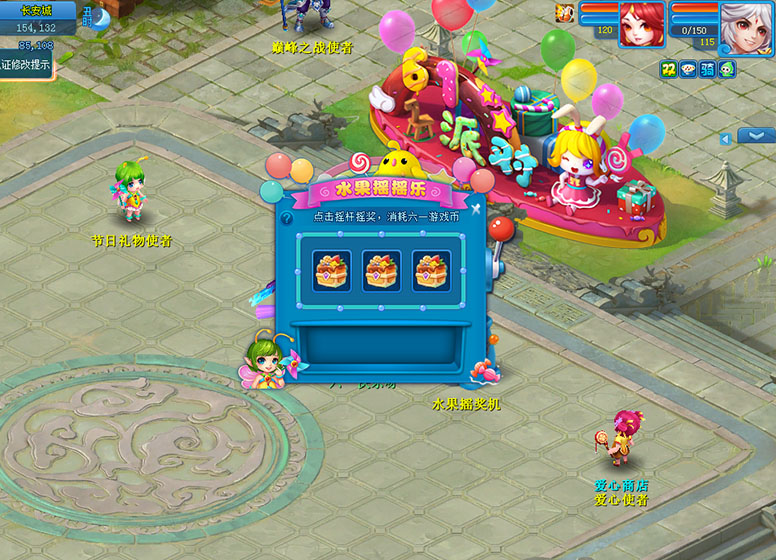Toggle the 骑 mount icon
776x560 pixels.
[x=708, y=69]
